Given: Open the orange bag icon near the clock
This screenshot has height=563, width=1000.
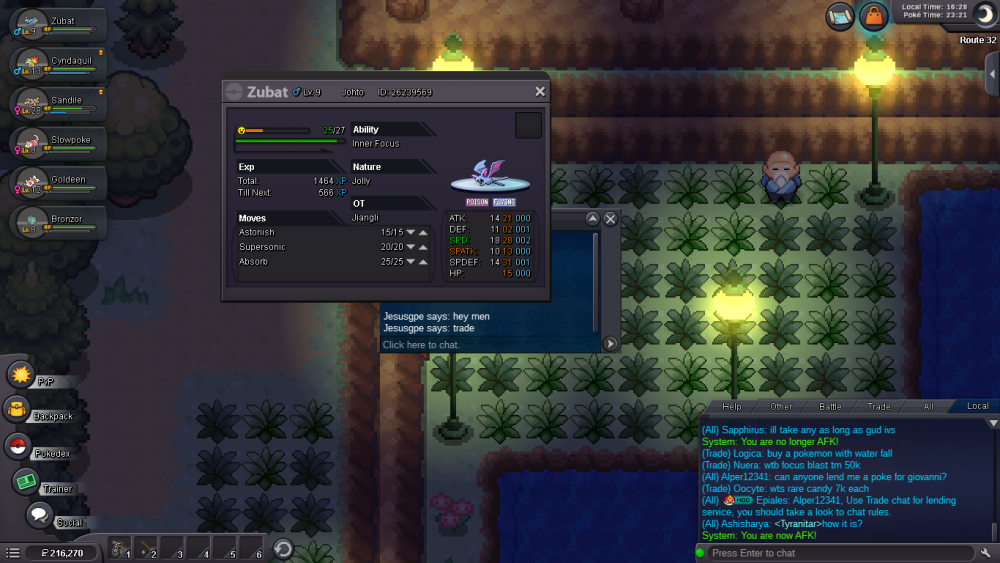Looking at the screenshot, I should [x=873, y=16].
